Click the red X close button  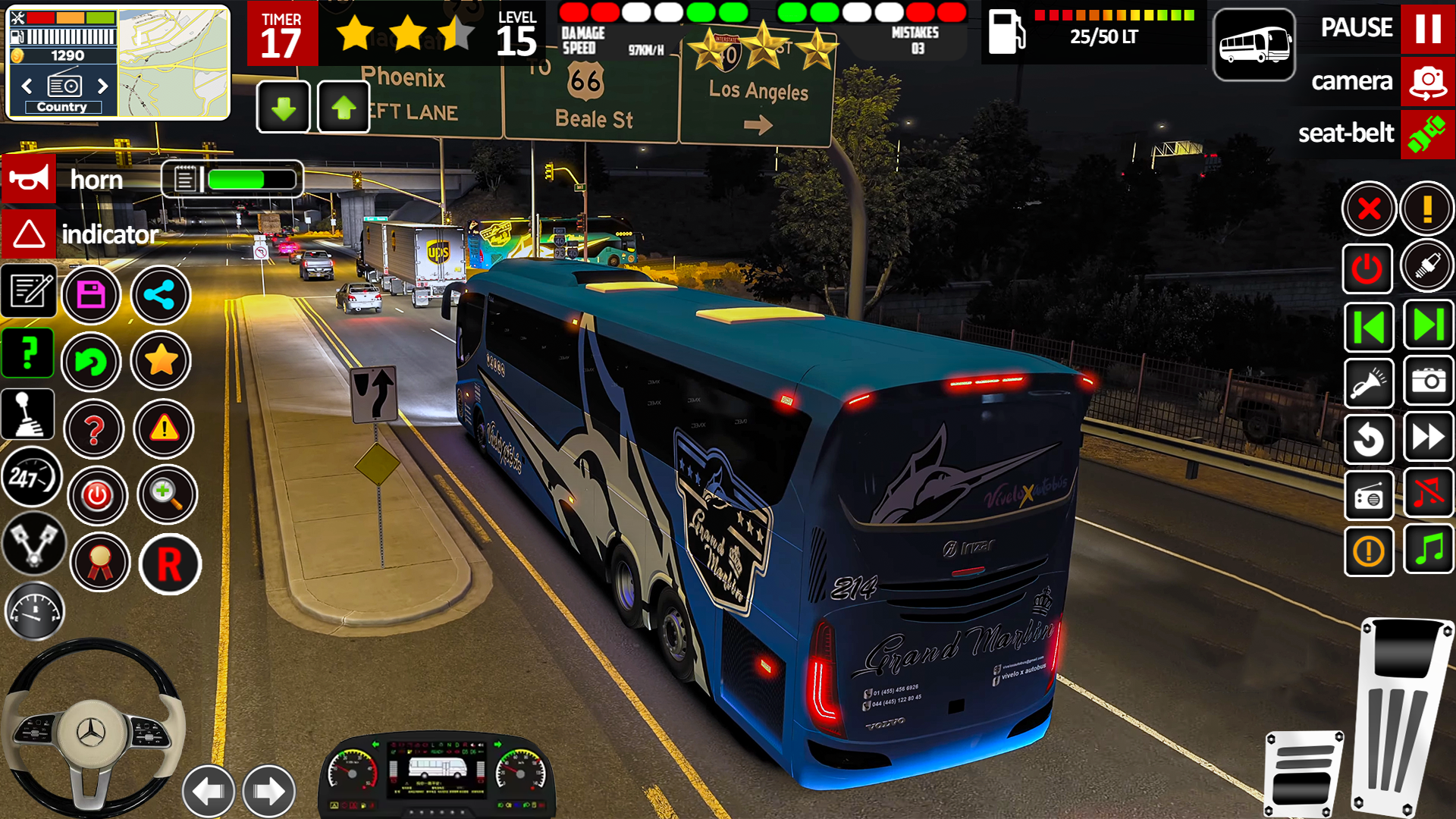1369,209
